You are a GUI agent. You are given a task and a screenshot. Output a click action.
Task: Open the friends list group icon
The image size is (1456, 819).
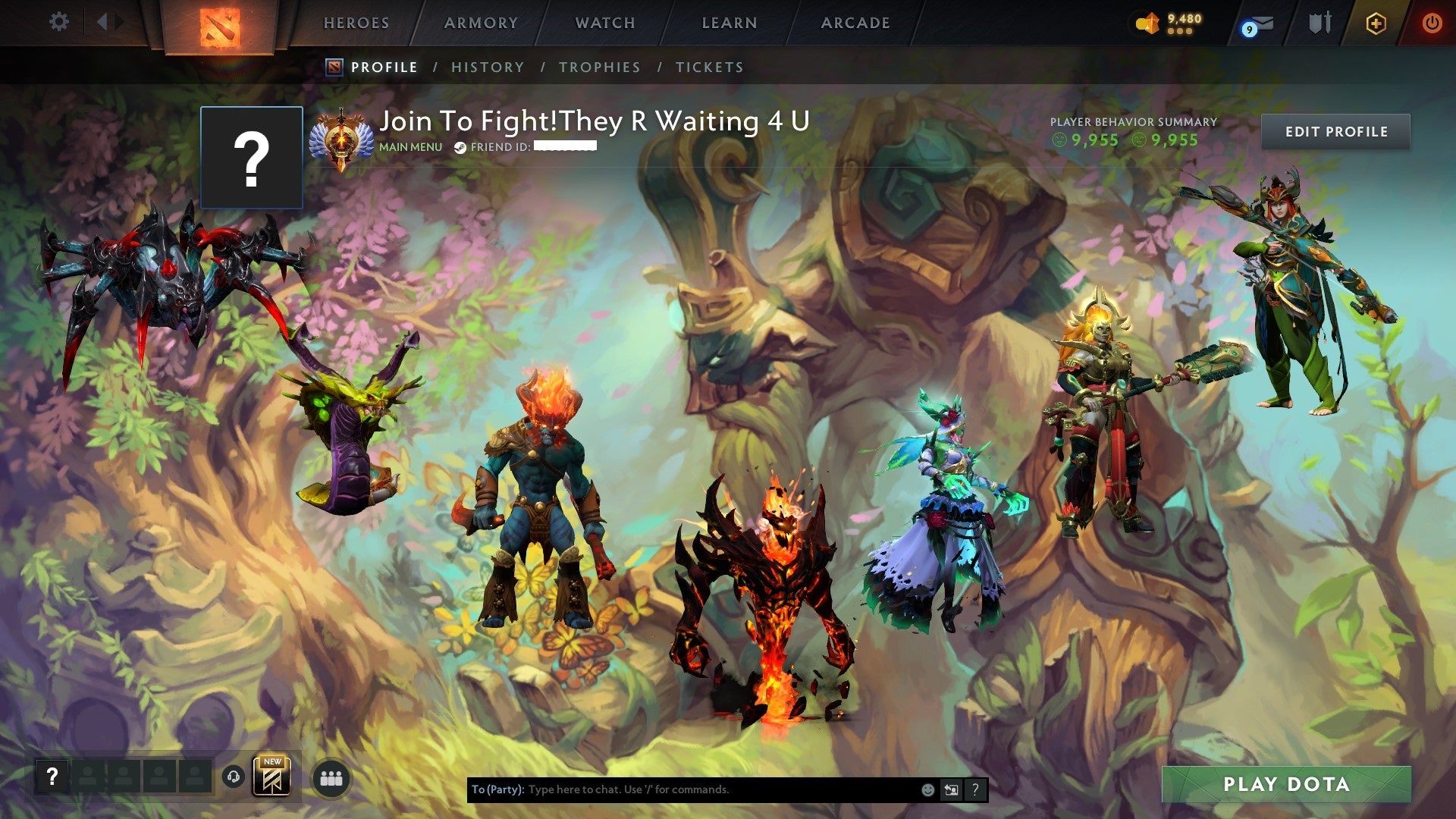pyautogui.click(x=331, y=777)
